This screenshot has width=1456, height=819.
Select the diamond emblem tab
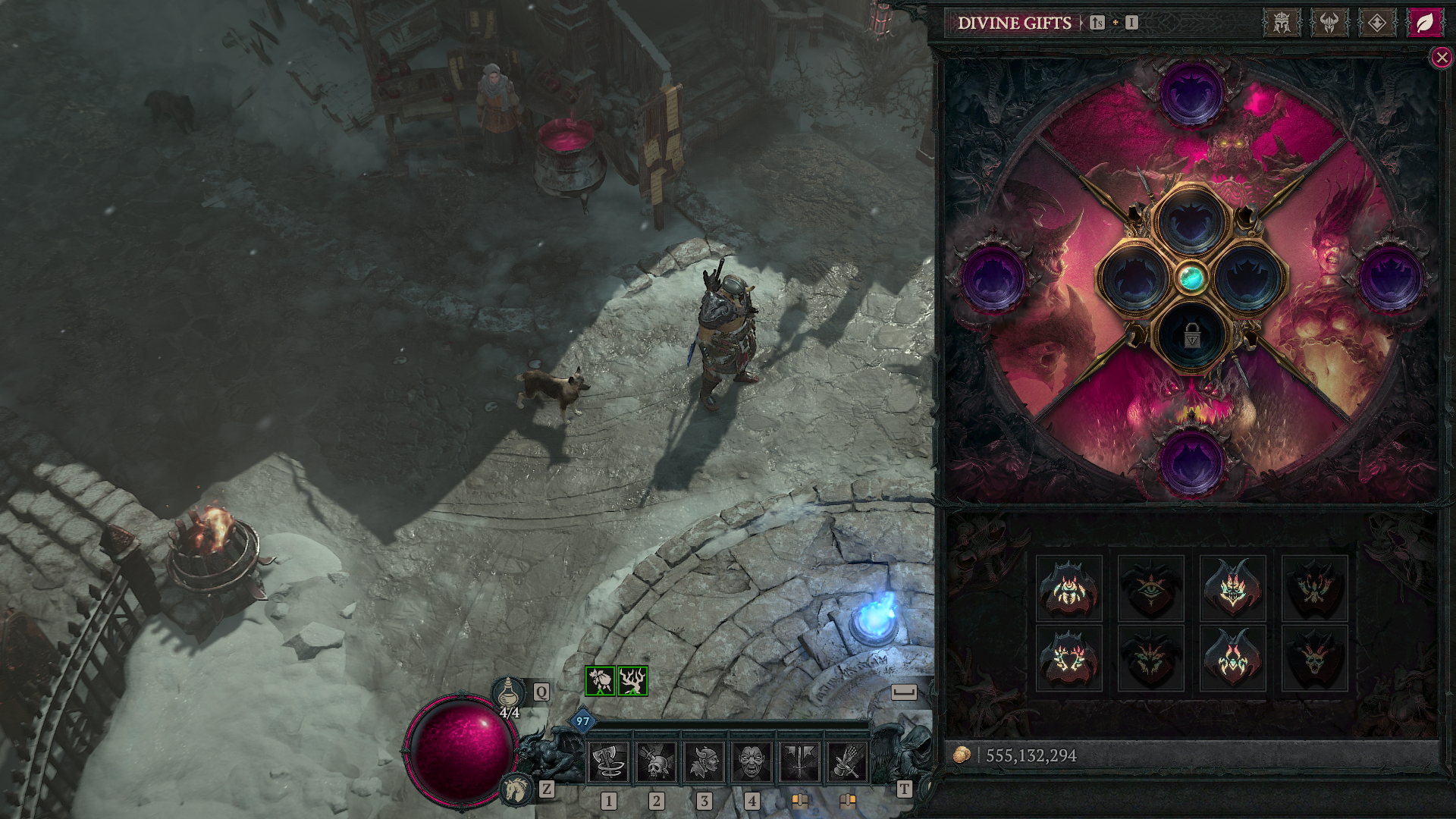tap(1377, 23)
